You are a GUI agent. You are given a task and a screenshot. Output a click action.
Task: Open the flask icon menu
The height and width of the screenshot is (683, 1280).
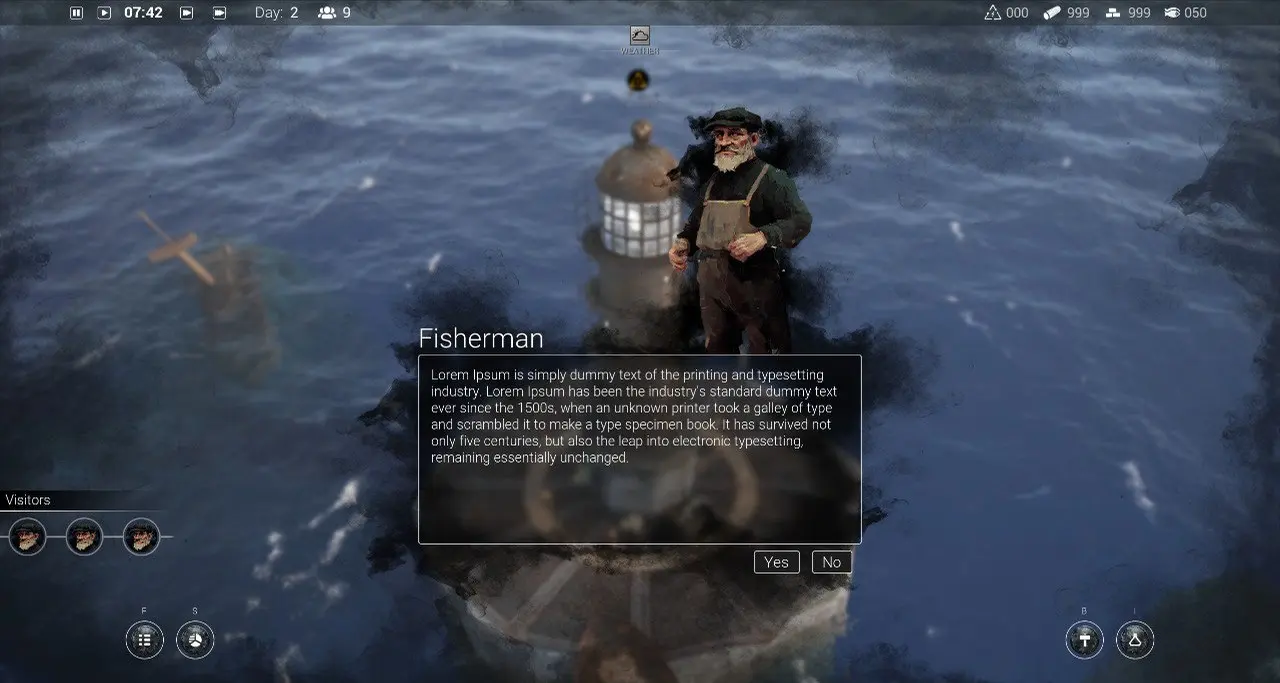(1135, 640)
